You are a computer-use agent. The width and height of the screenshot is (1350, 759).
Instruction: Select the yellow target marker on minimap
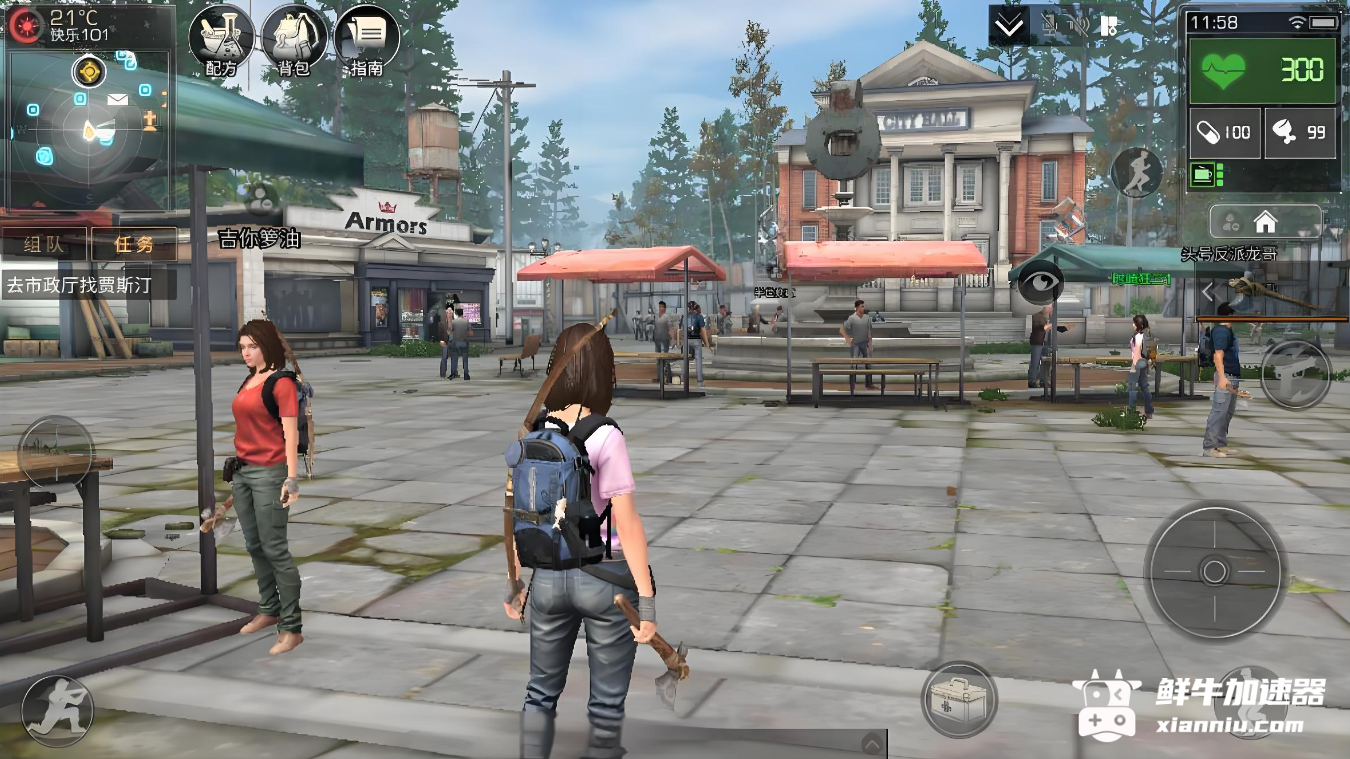(90, 71)
